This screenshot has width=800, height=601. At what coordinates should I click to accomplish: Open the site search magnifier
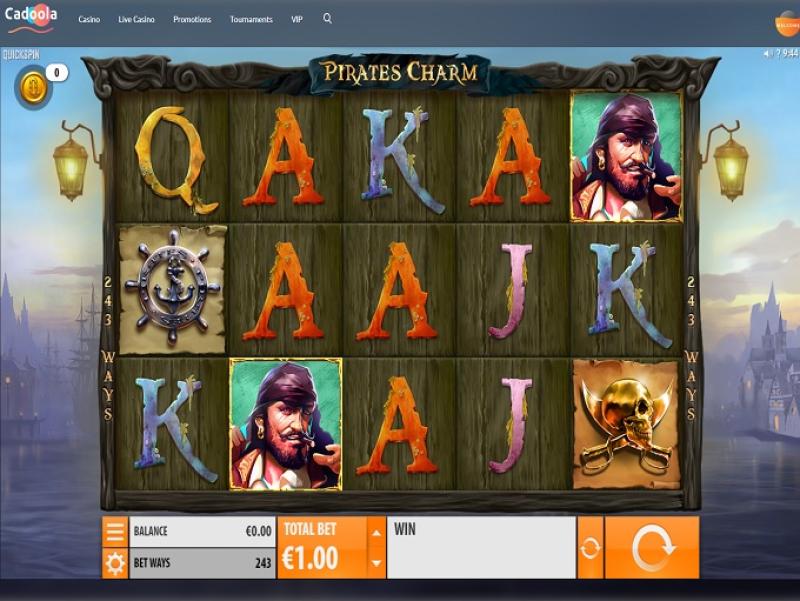pos(327,18)
